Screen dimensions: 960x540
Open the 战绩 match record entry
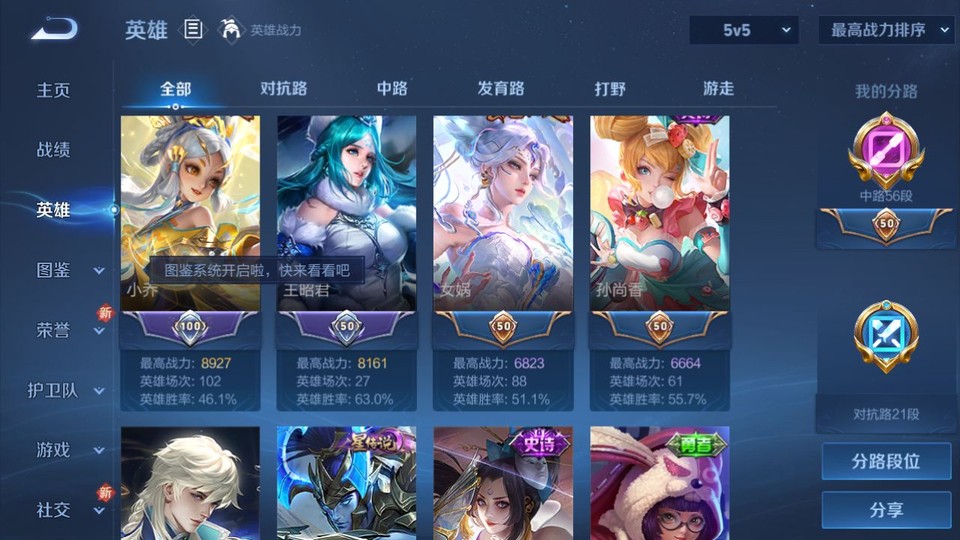[x=54, y=150]
